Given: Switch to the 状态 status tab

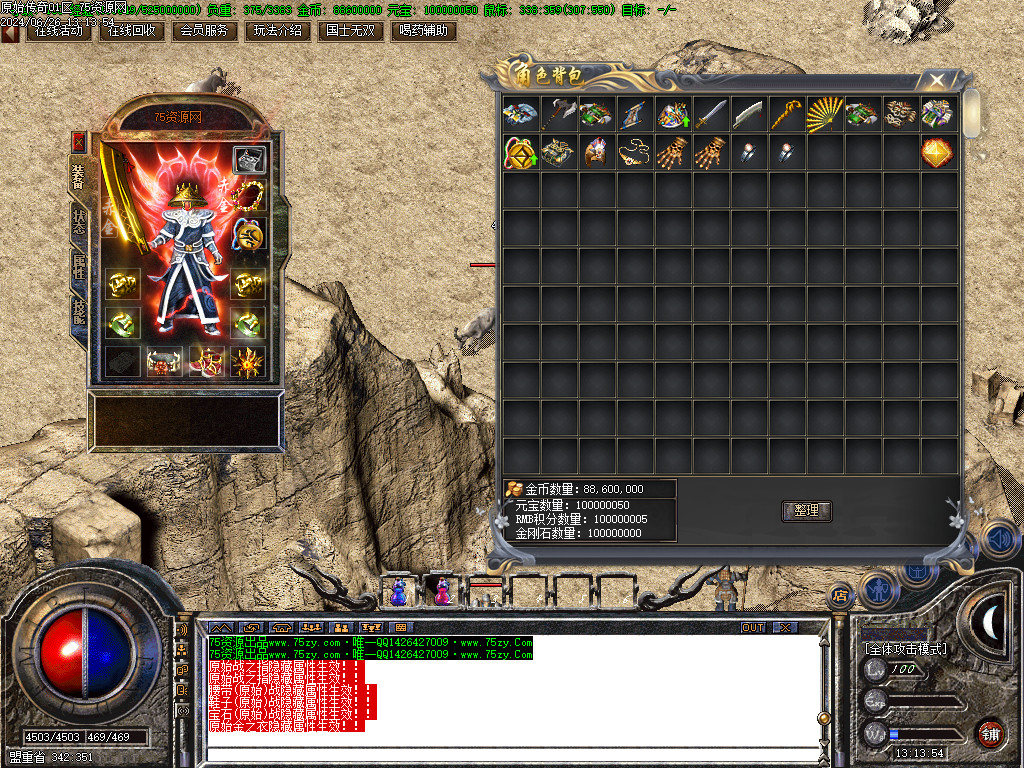Looking at the screenshot, I should point(79,223).
